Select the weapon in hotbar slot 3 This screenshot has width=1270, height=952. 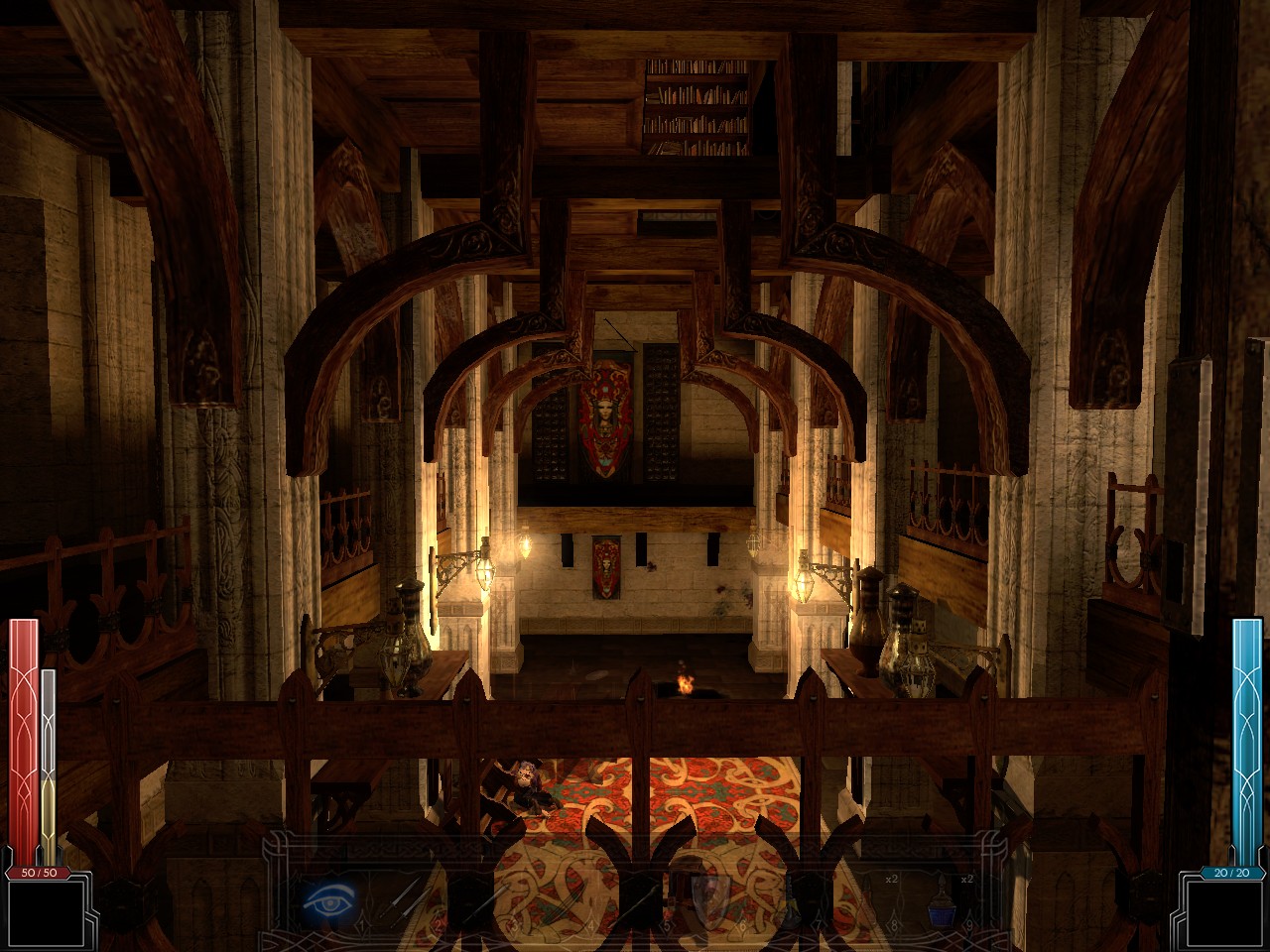(x=486, y=900)
